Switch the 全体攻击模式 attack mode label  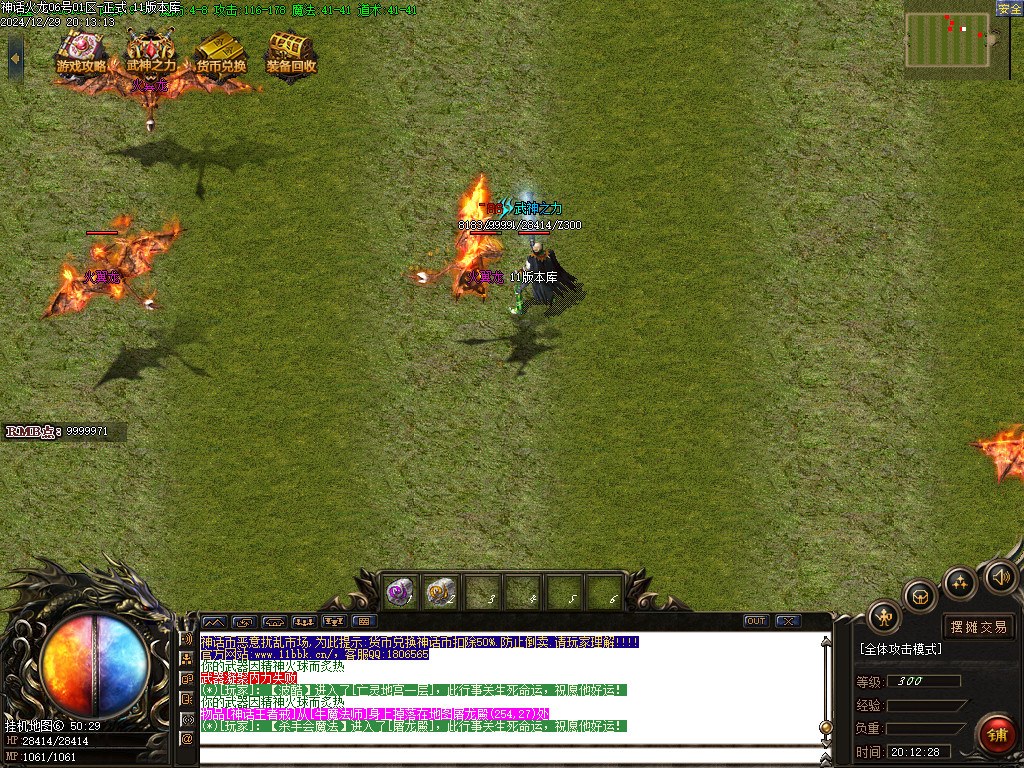point(900,649)
